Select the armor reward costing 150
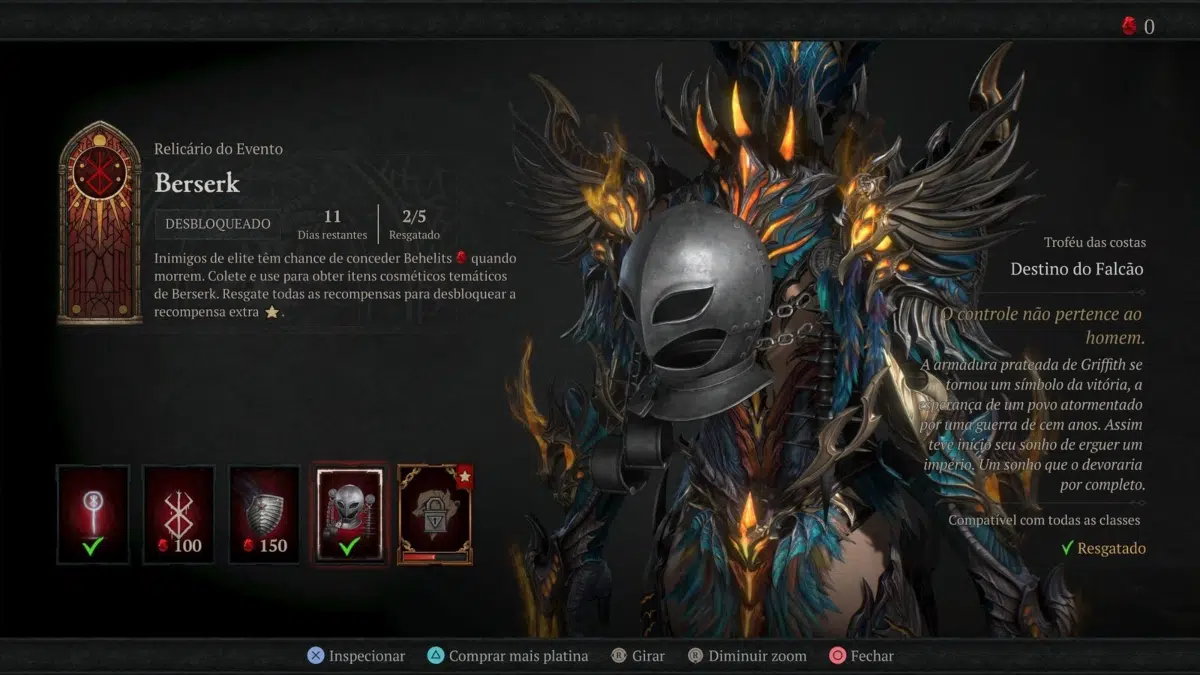The width and height of the screenshot is (1200, 675). pyautogui.click(x=264, y=514)
